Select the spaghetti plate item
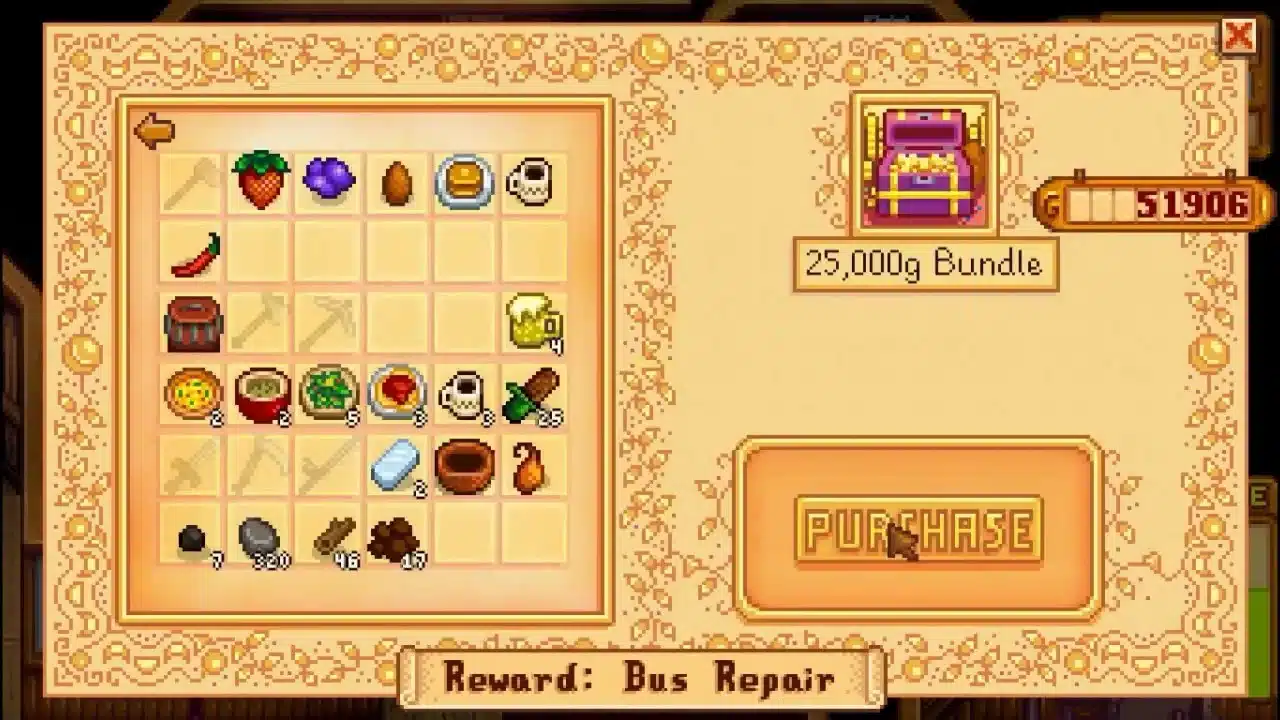This screenshot has width=1280, height=720. pyautogui.click(x=397, y=392)
